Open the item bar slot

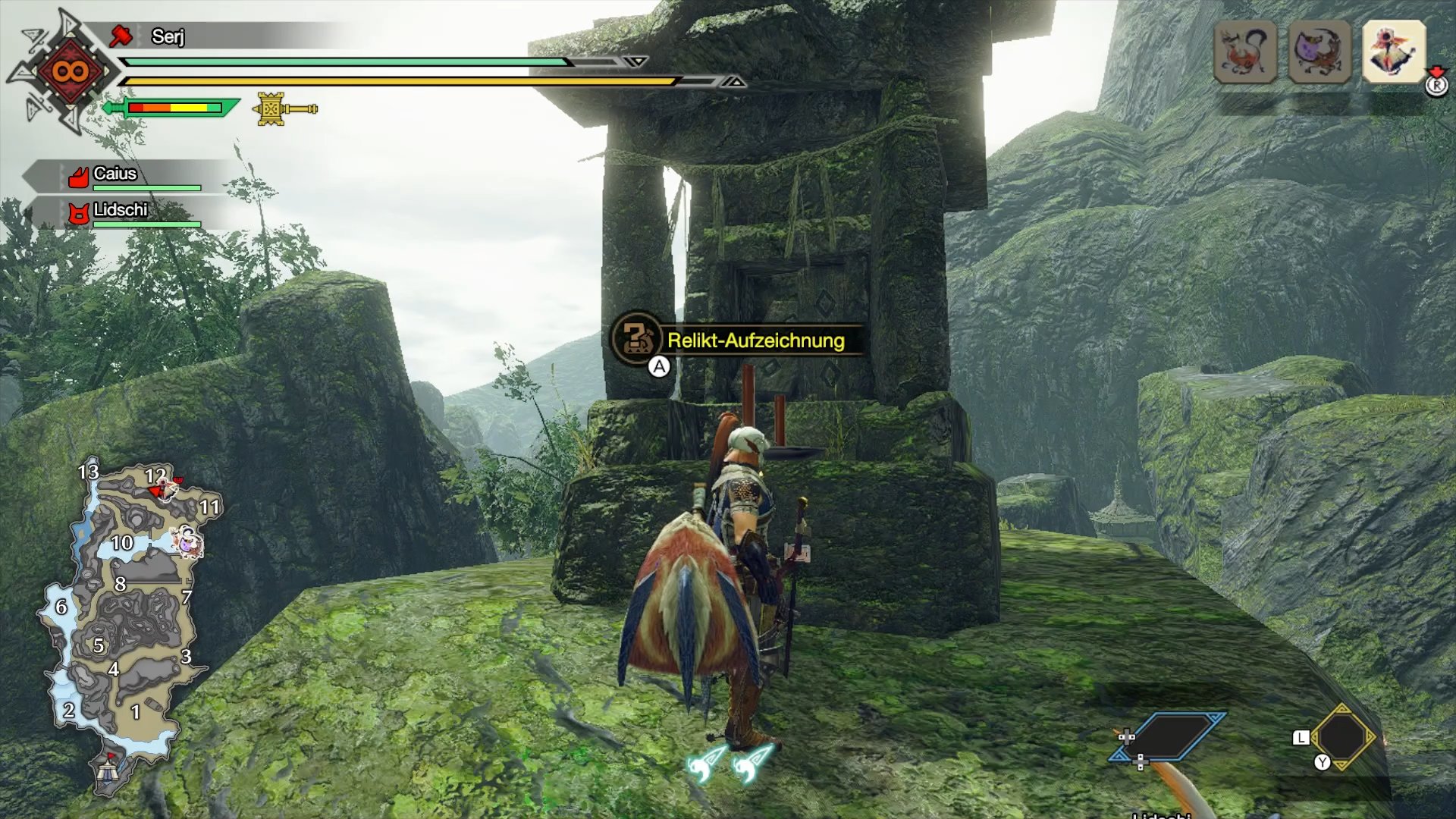[x=1342, y=737]
